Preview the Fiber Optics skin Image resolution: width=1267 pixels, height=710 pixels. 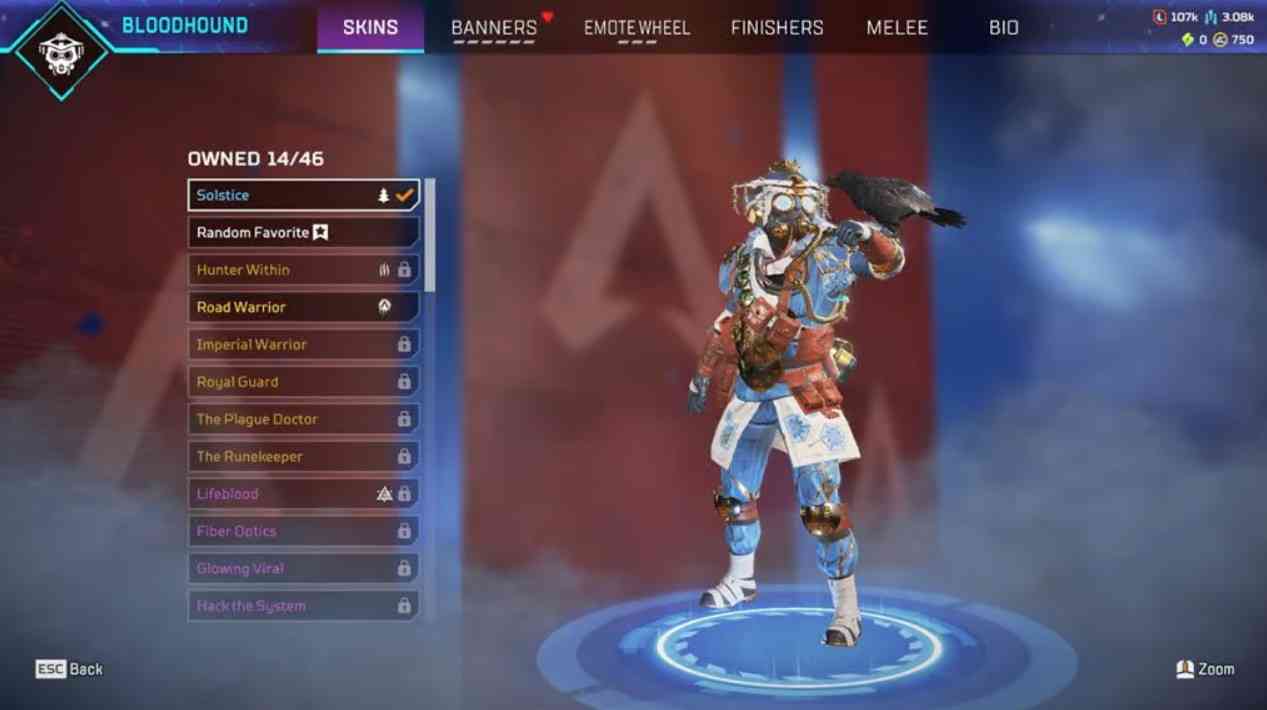pos(303,531)
